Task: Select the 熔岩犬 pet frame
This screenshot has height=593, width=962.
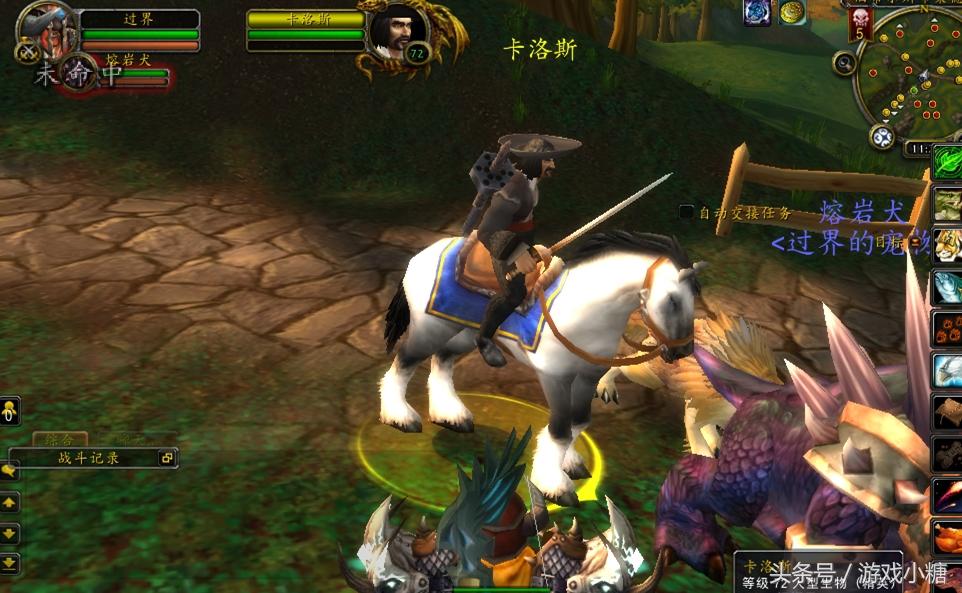Action: pyautogui.click(x=78, y=72)
